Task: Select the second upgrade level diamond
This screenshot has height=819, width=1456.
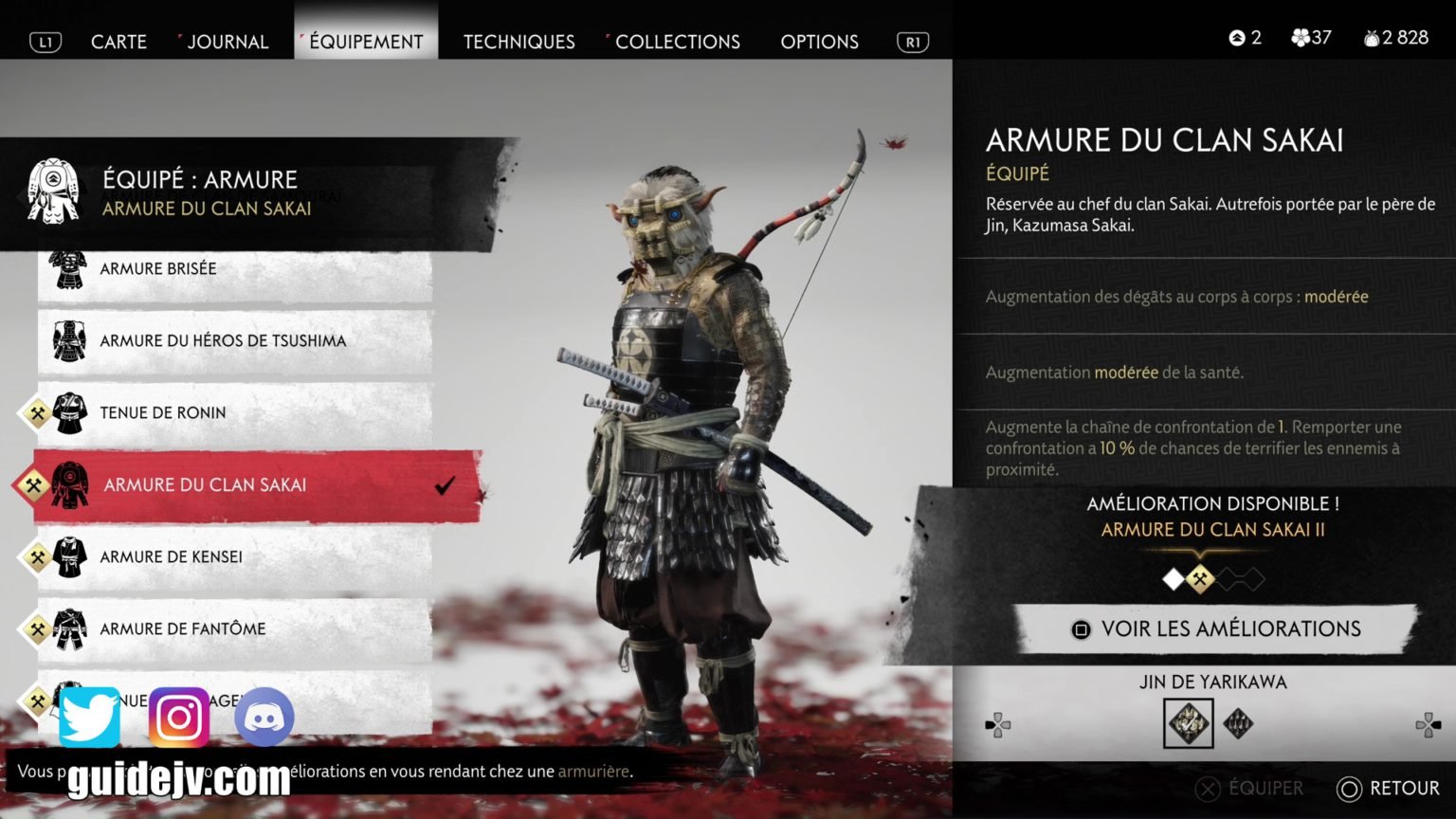Action: [1200, 579]
